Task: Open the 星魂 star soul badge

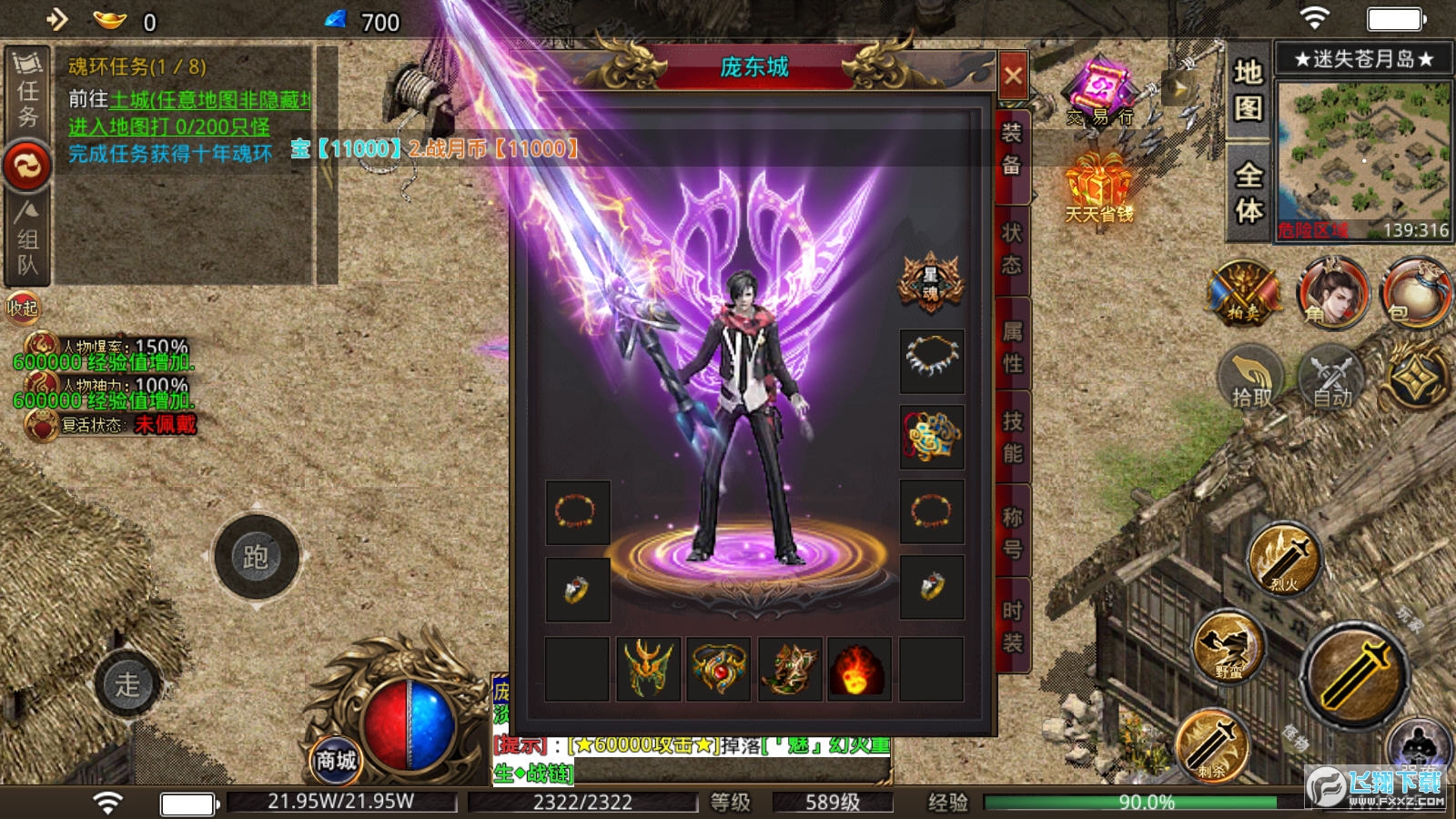Action: click(x=931, y=283)
